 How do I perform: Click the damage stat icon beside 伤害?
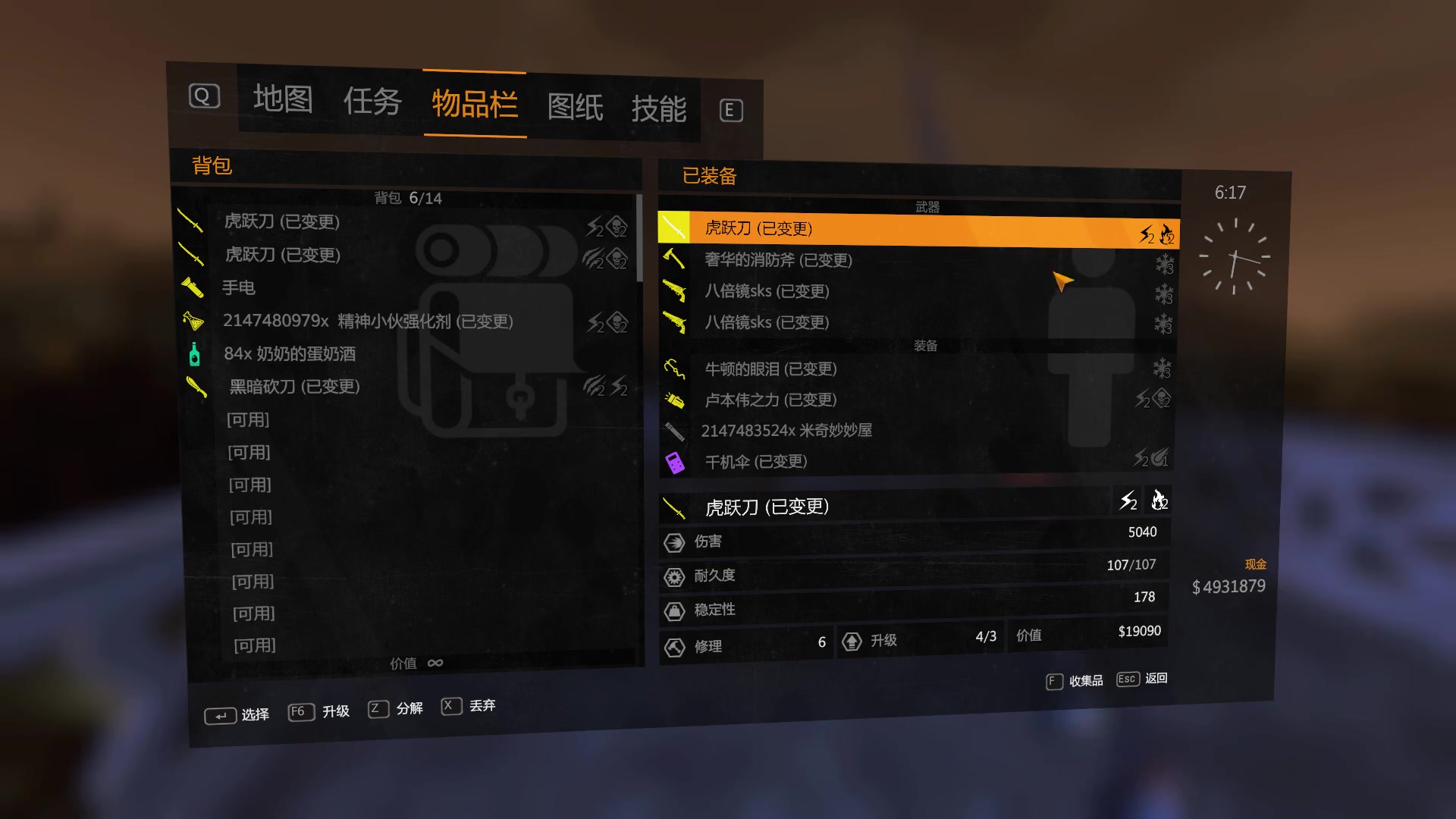point(673,541)
